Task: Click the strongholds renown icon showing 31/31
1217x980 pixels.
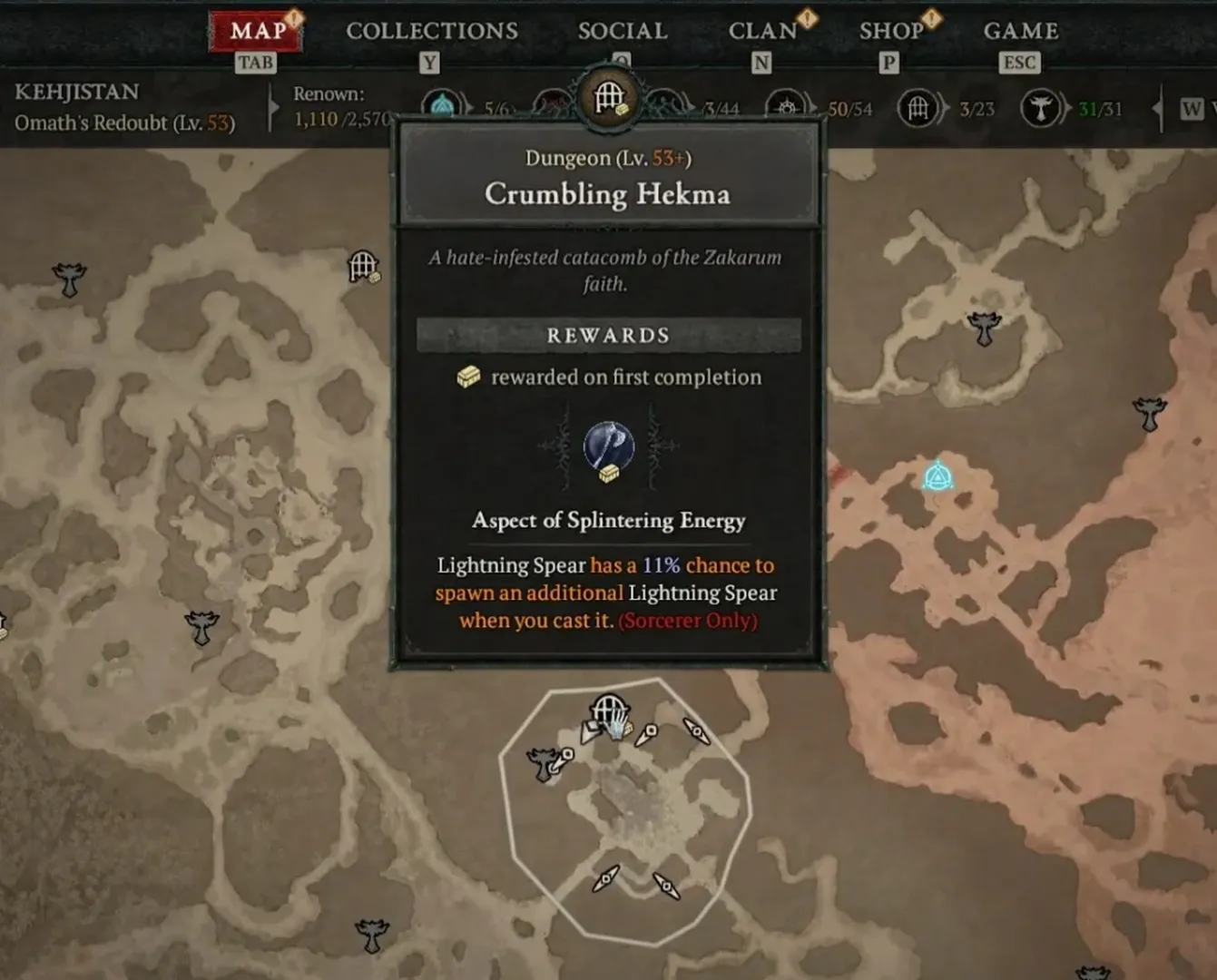Action: tap(1041, 107)
